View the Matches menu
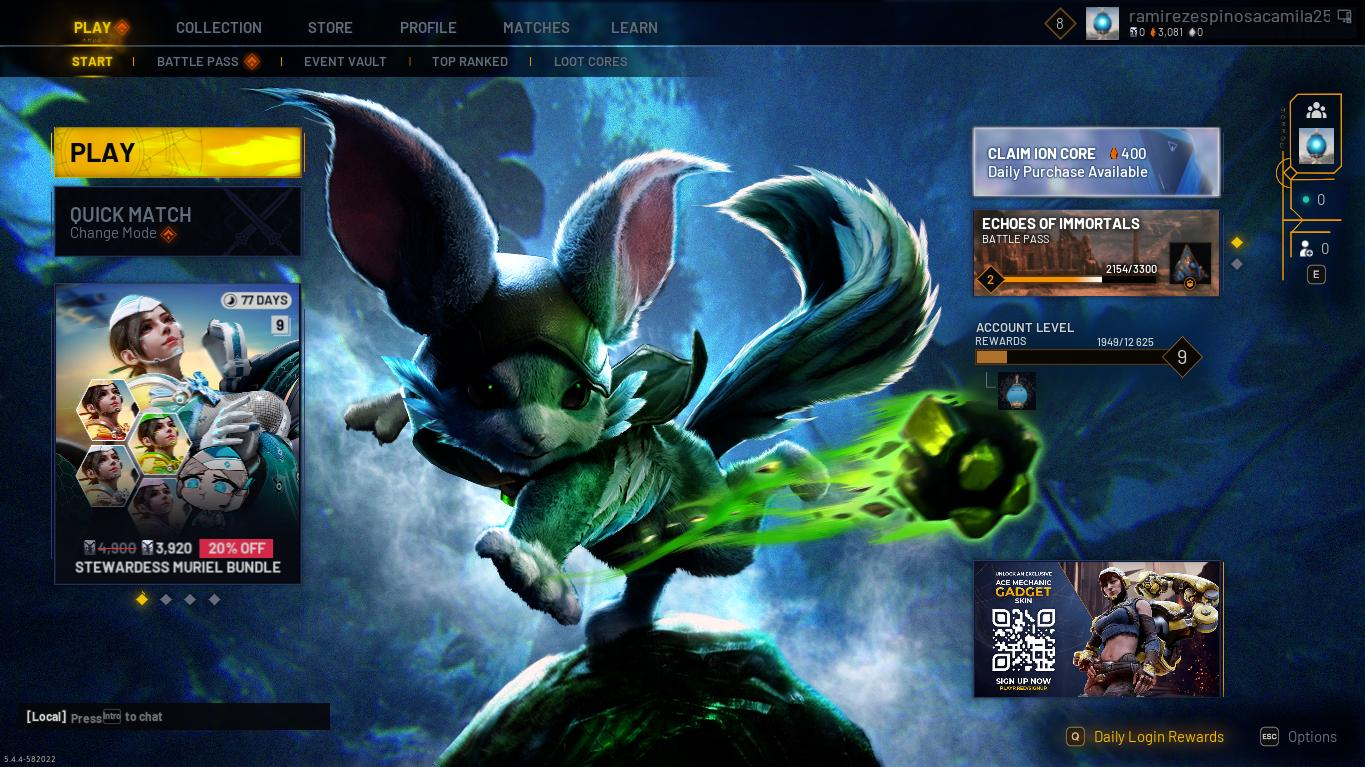The width and height of the screenshot is (1365, 767). (536, 28)
